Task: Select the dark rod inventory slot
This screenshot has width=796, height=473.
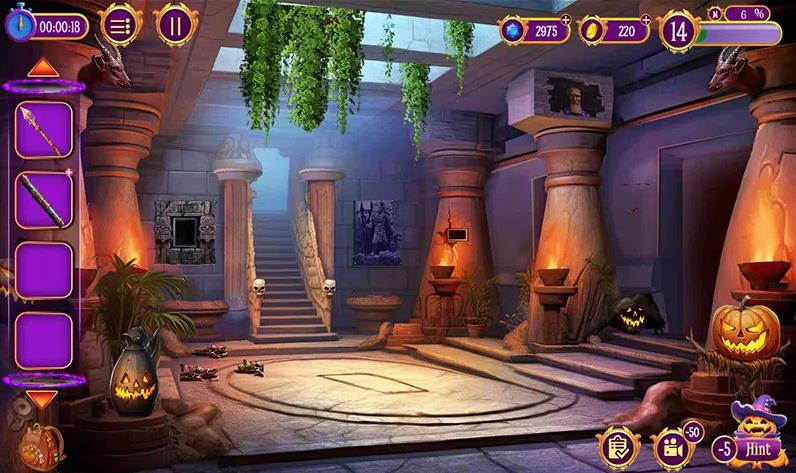Action: pos(43,200)
